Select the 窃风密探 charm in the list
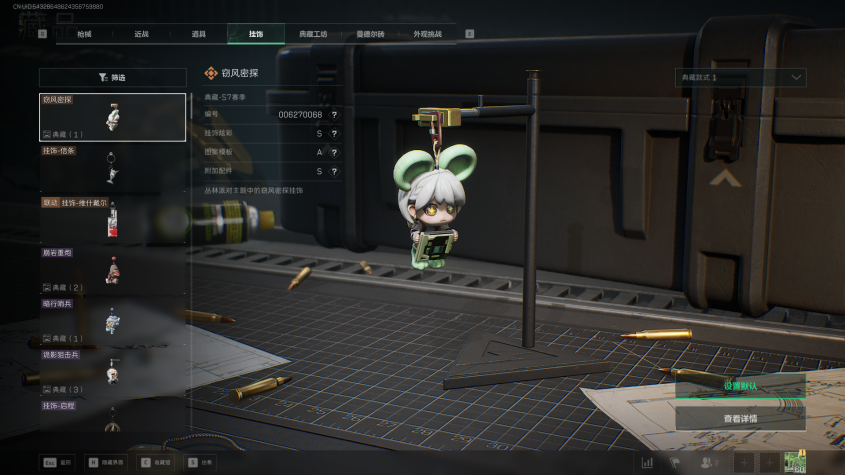Screen dimensions: 845x475 (113, 117)
